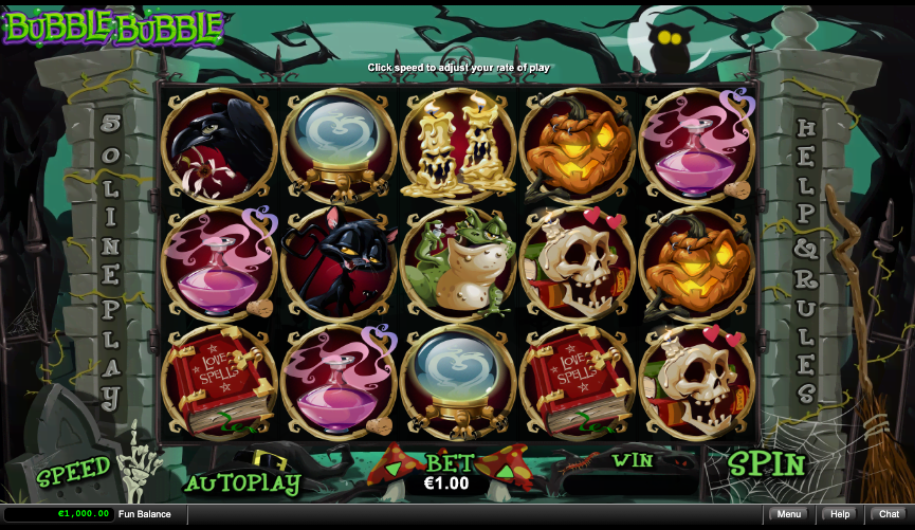Open the Autoplay options
This screenshot has width=915, height=530.
[242, 484]
